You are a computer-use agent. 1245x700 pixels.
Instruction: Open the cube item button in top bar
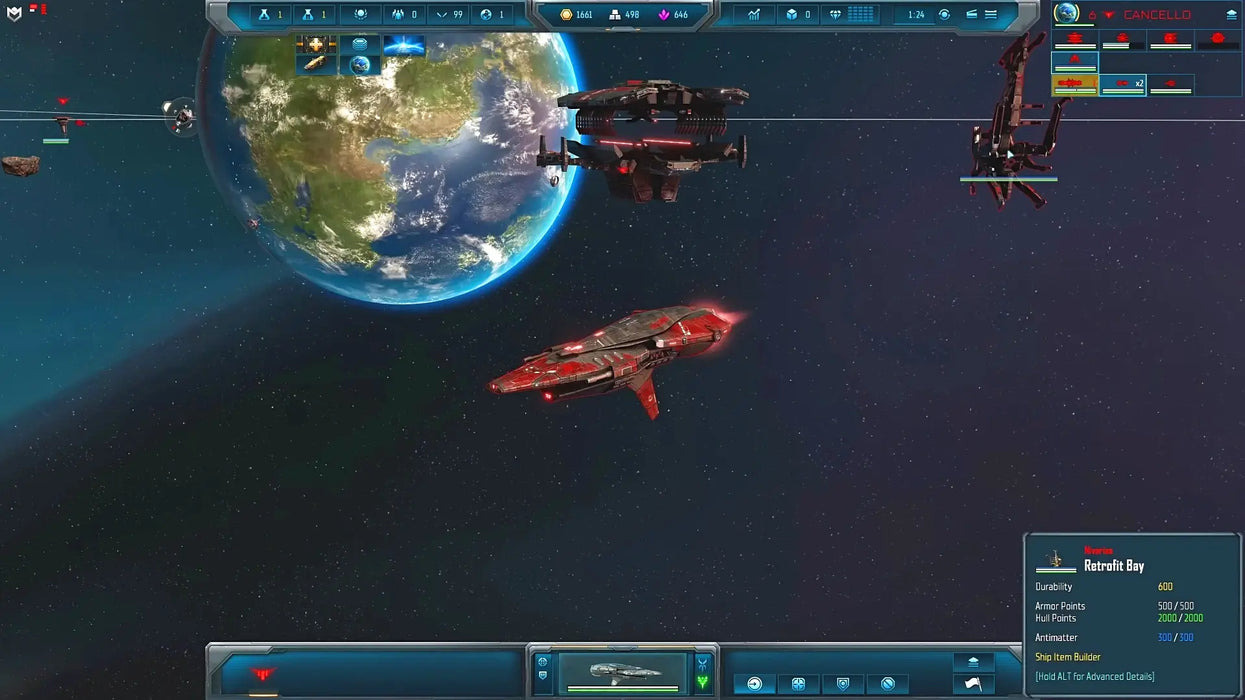pos(798,15)
